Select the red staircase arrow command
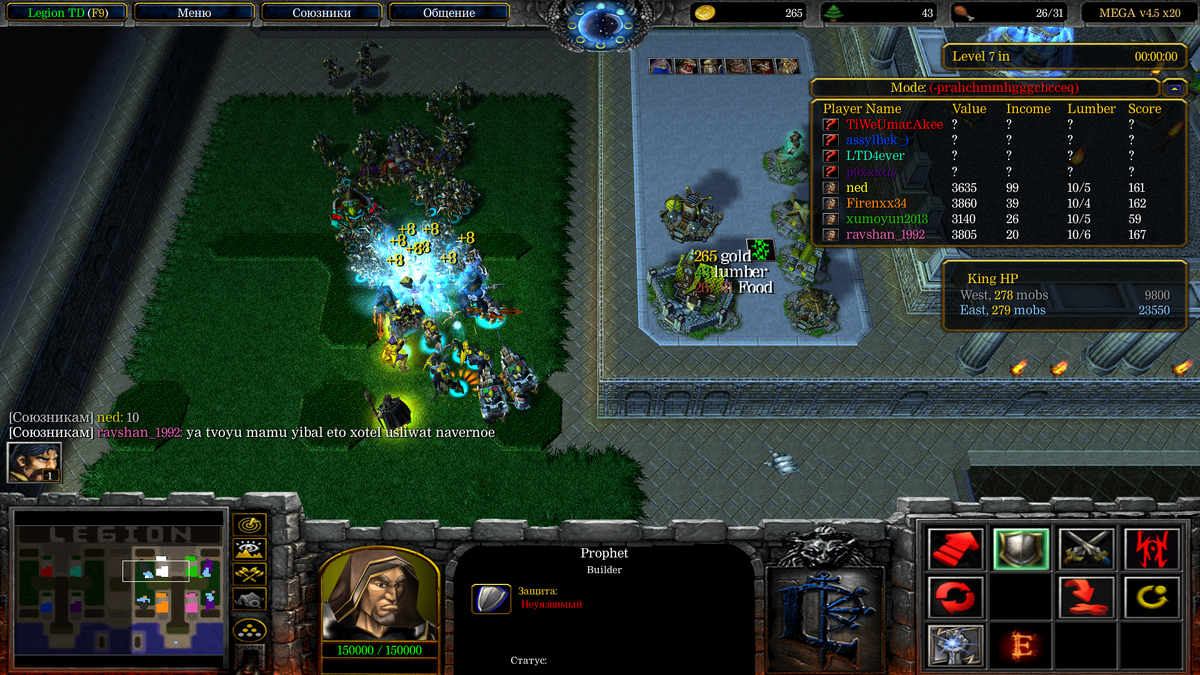Image resolution: width=1200 pixels, height=675 pixels. [x=955, y=548]
